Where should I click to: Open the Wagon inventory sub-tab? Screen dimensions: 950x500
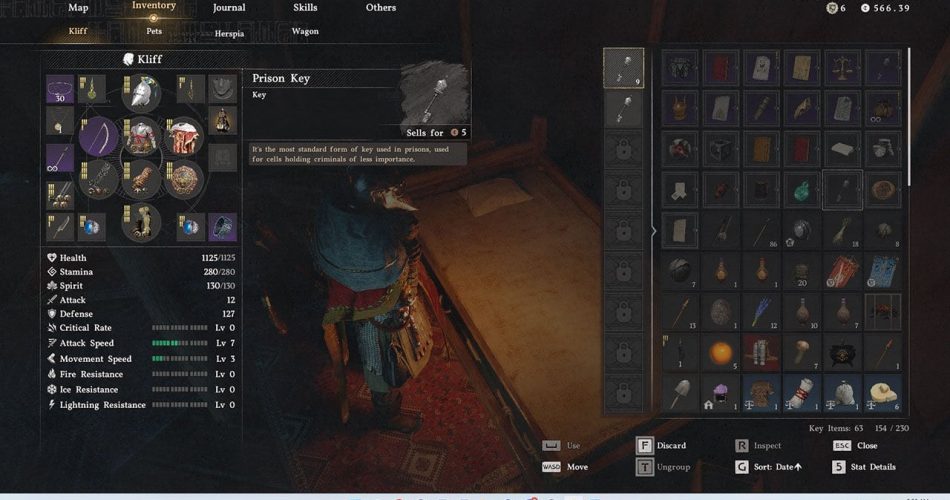[305, 31]
